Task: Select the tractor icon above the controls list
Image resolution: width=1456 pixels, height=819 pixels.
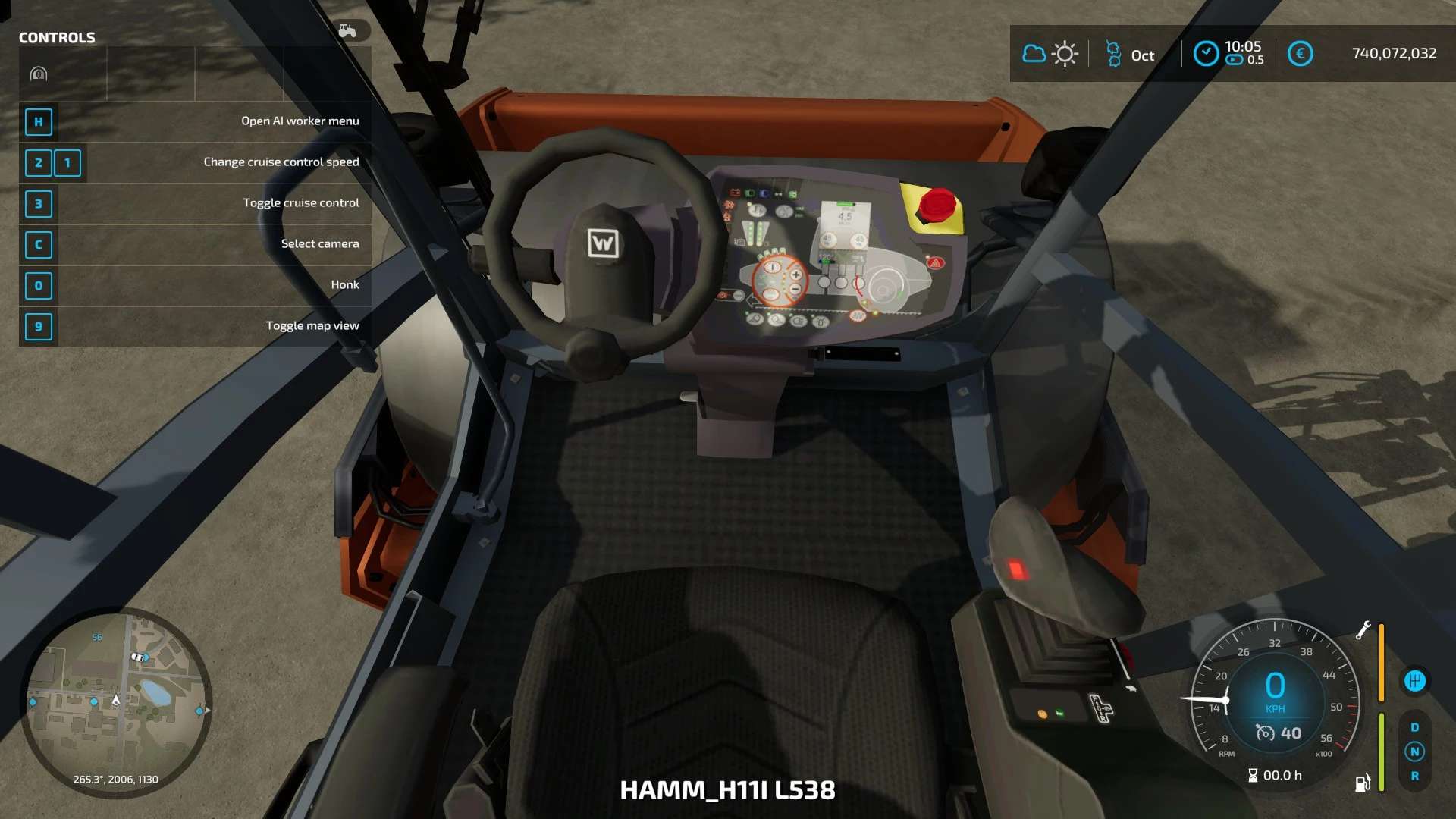Action: (348, 30)
